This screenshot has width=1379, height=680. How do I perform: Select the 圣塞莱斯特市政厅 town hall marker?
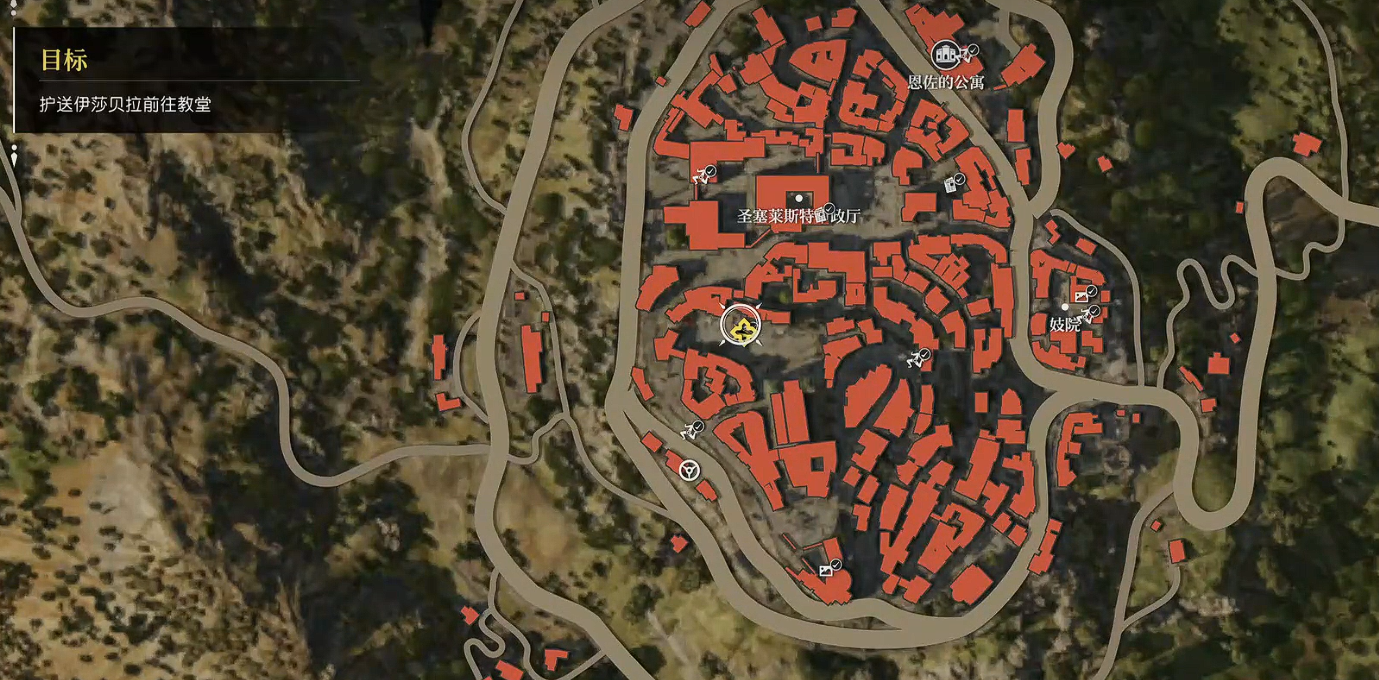[x=799, y=200]
